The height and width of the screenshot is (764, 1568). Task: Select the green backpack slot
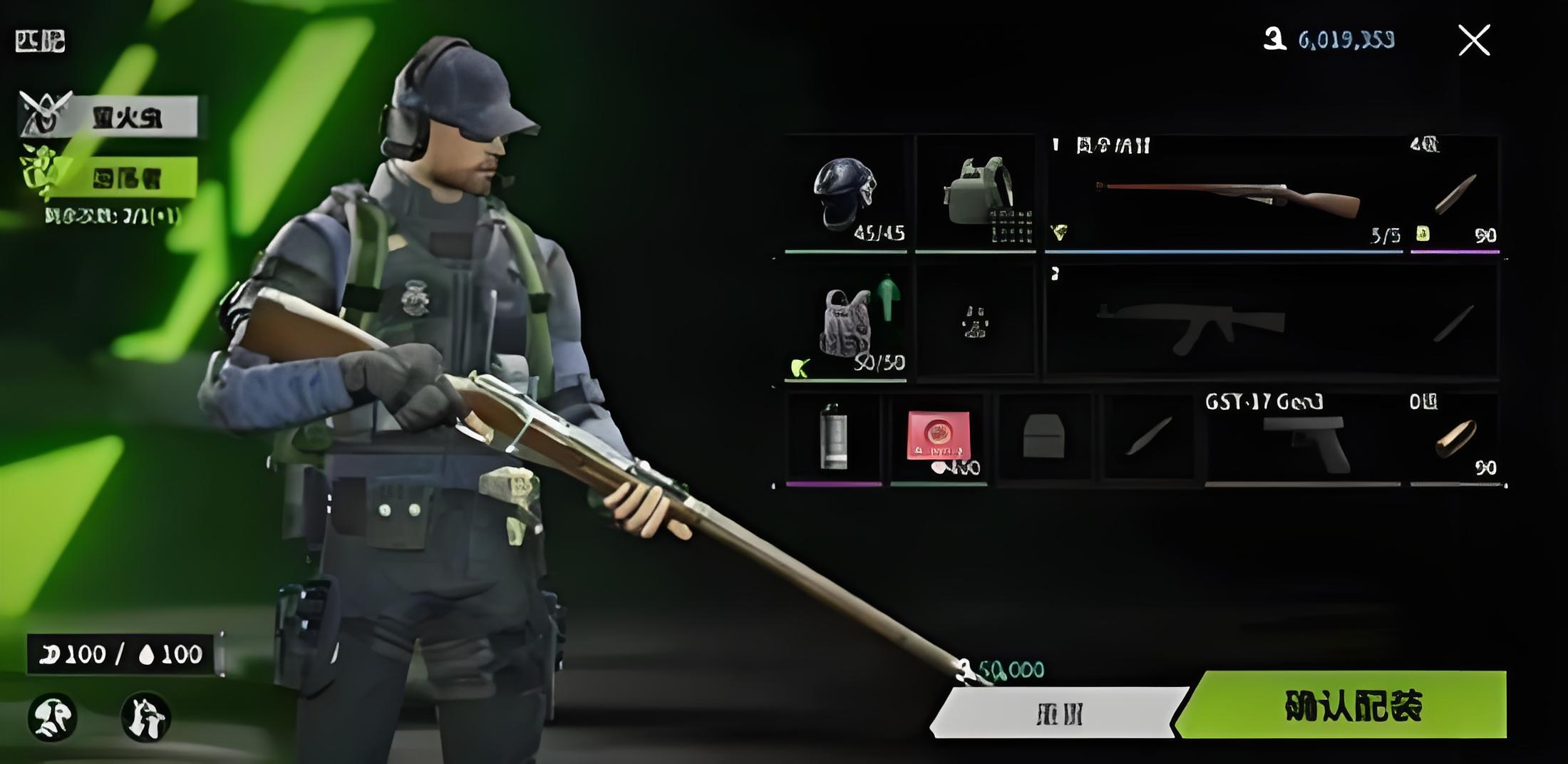976,194
